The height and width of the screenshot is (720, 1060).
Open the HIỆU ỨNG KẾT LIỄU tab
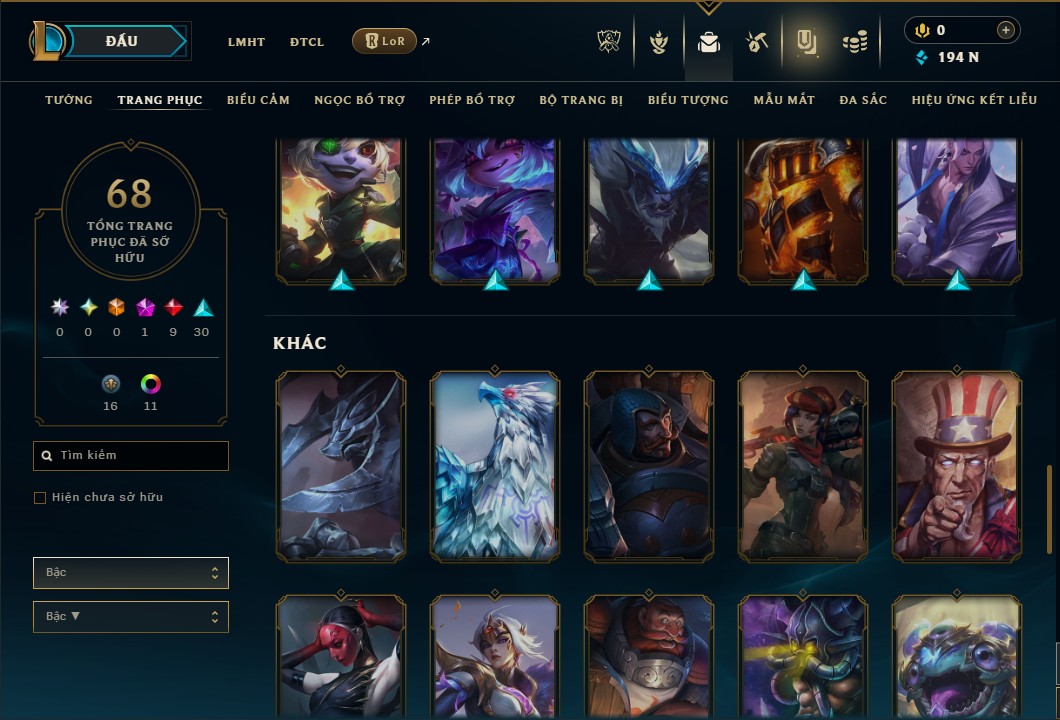(974, 100)
